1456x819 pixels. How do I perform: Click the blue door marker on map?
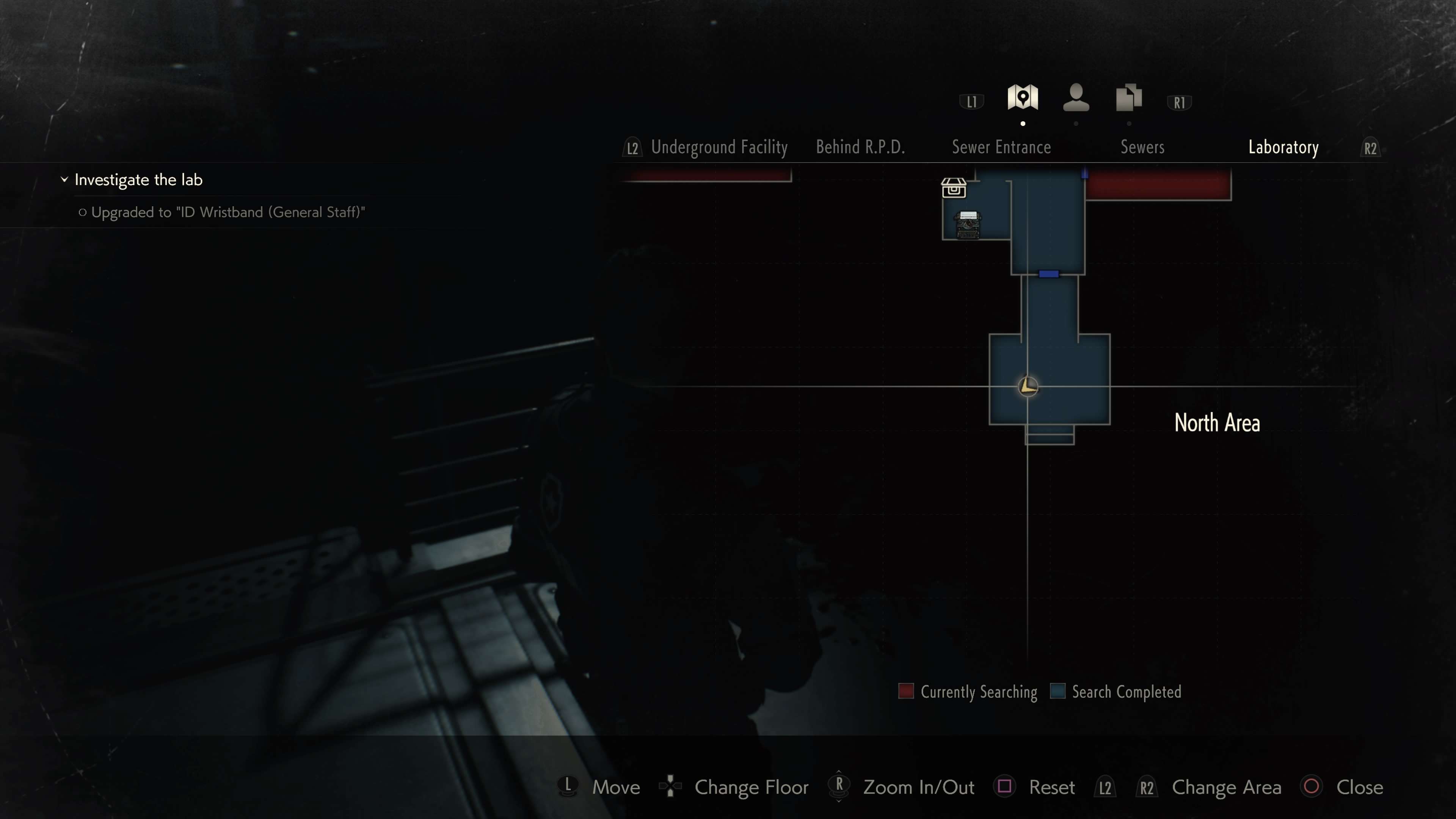pyautogui.click(x=1048, y=274)
